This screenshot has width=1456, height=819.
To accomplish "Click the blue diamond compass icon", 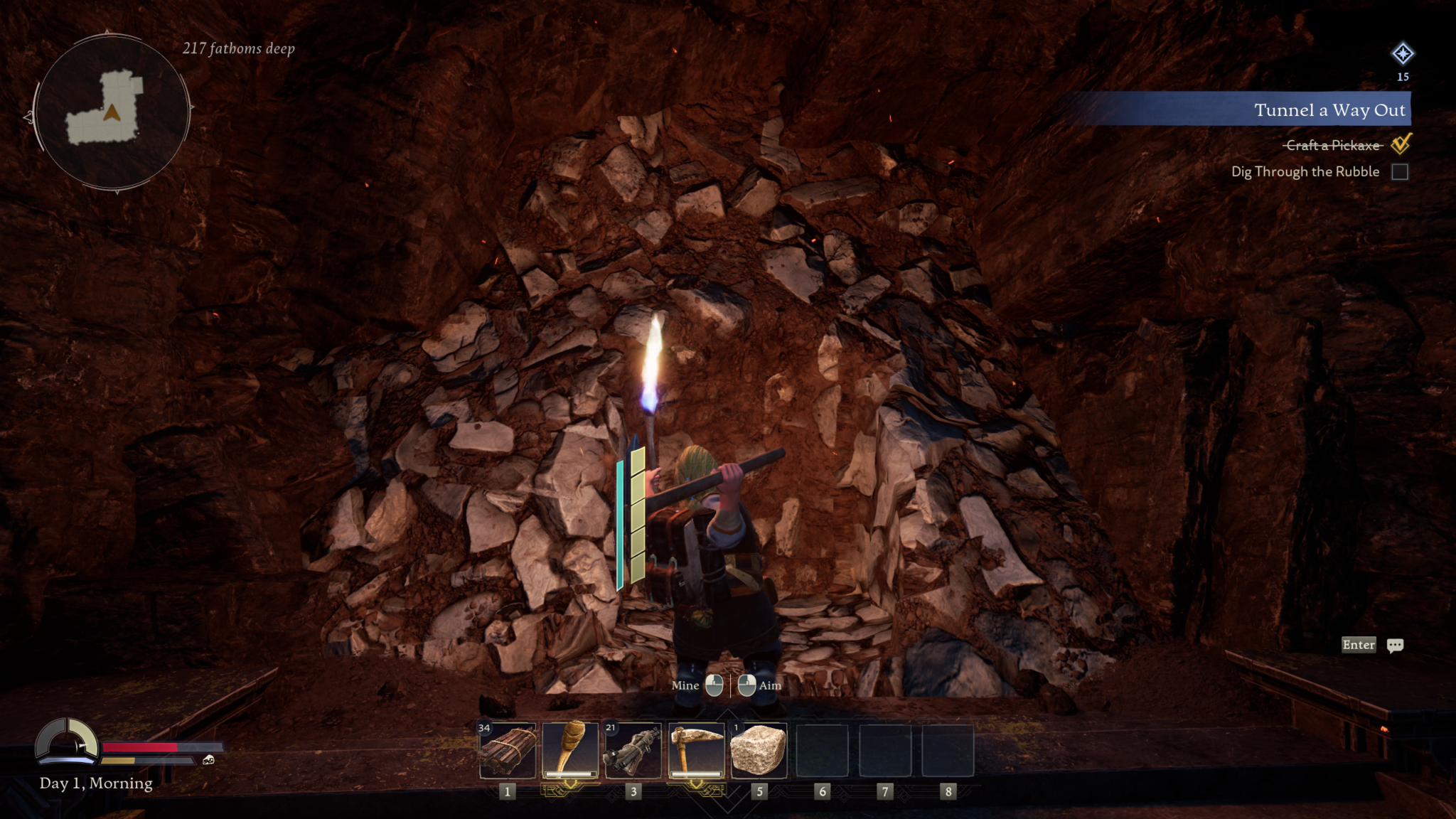I will (x=1402, y=54).
